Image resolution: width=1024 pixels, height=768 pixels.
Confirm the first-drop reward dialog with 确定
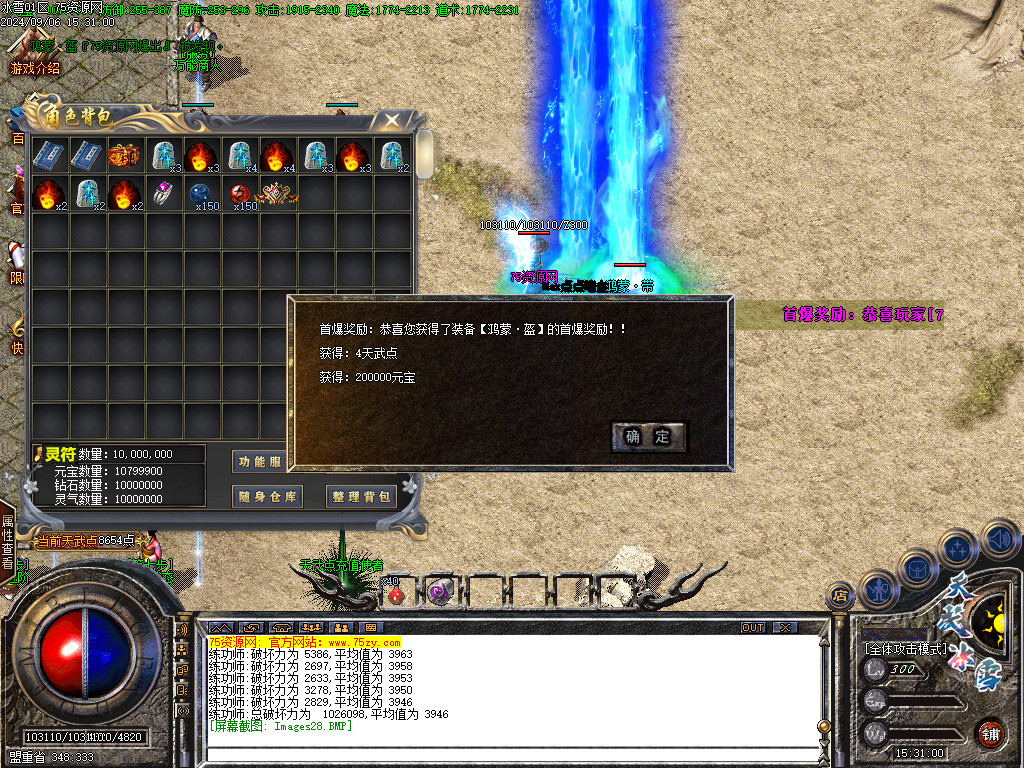tap(648, 437)
